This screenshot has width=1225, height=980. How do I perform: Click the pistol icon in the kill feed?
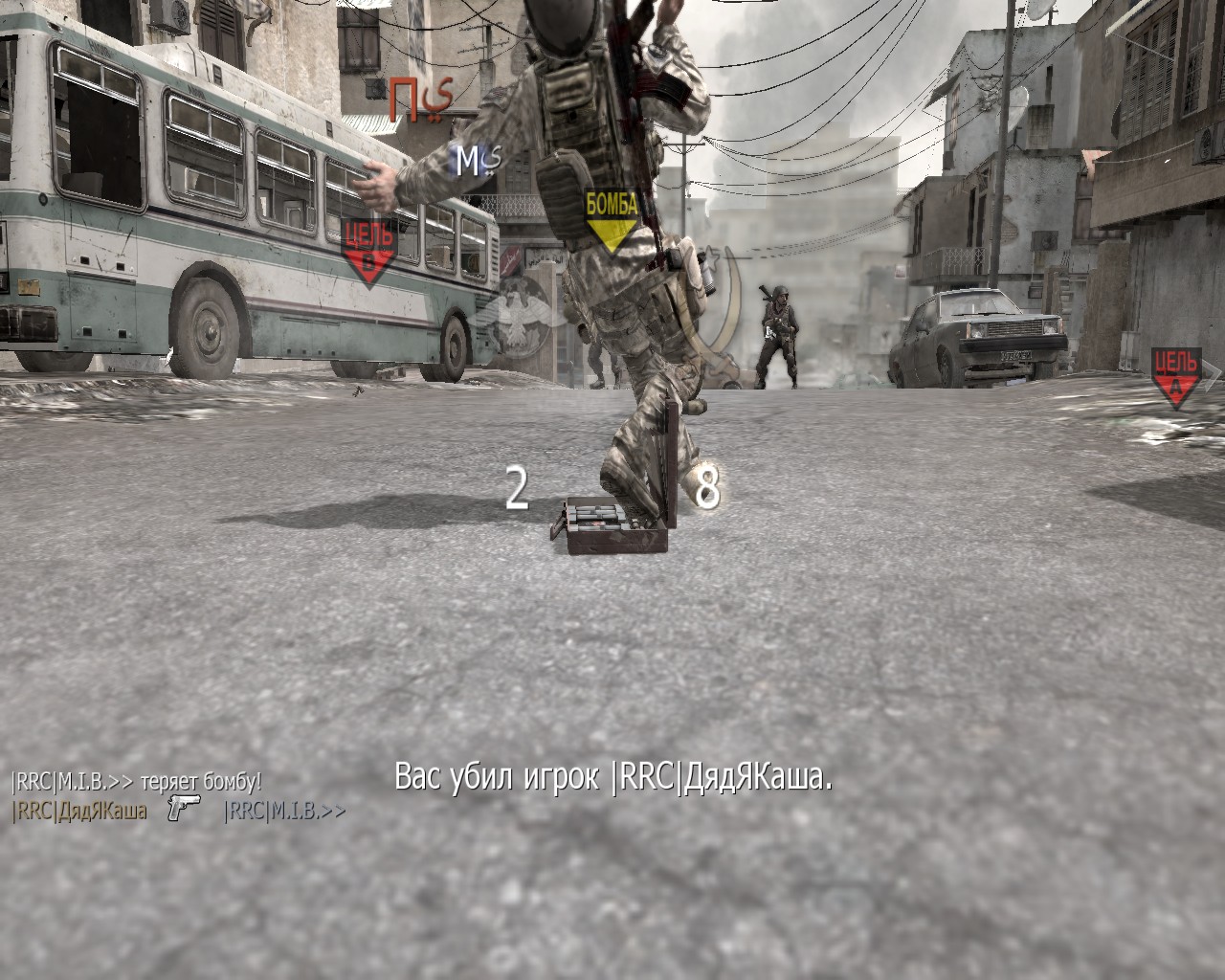pyautogui.click(x=183, y=808)
